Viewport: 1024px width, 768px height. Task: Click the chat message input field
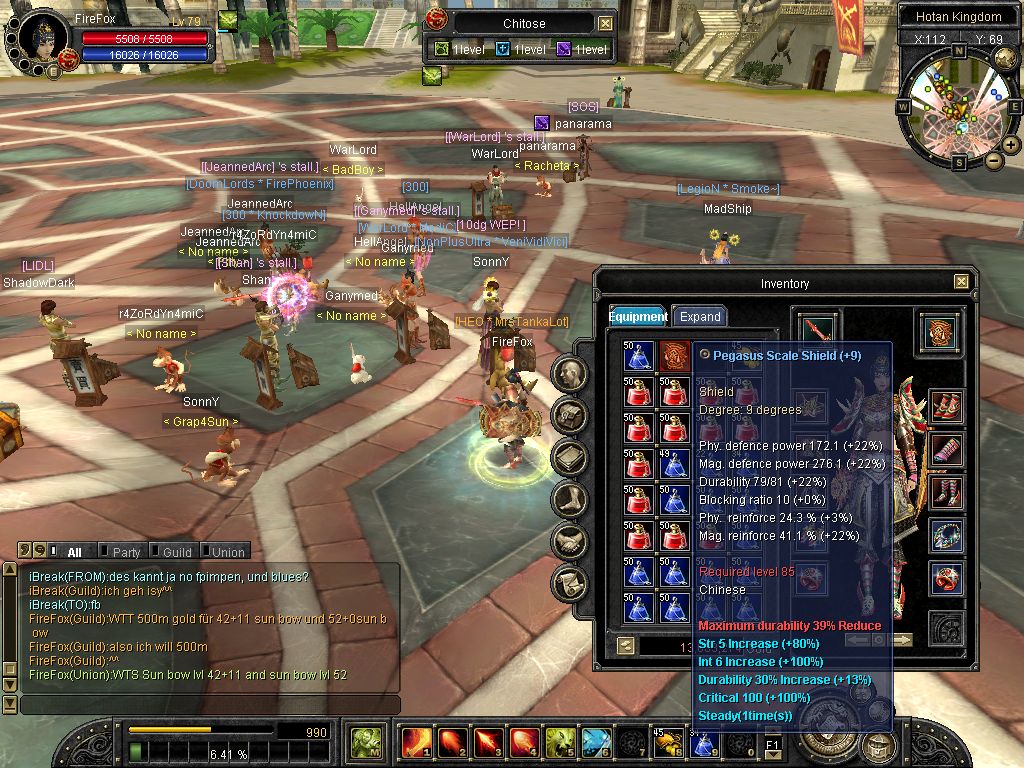210,705
